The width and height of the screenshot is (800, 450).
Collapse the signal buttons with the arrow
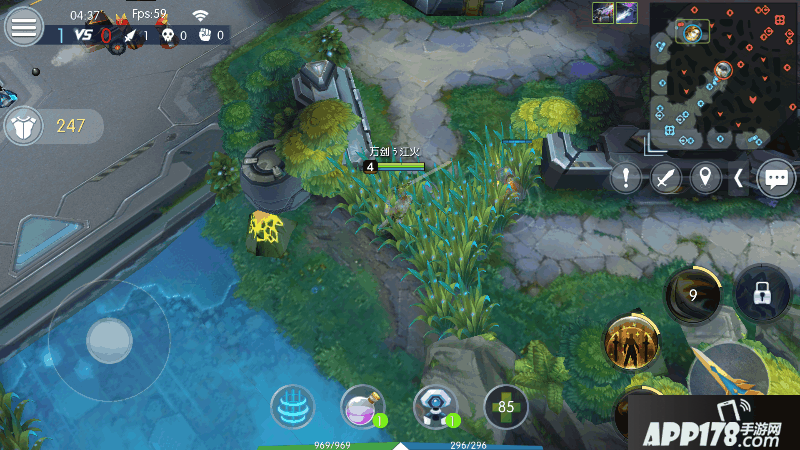739,178
